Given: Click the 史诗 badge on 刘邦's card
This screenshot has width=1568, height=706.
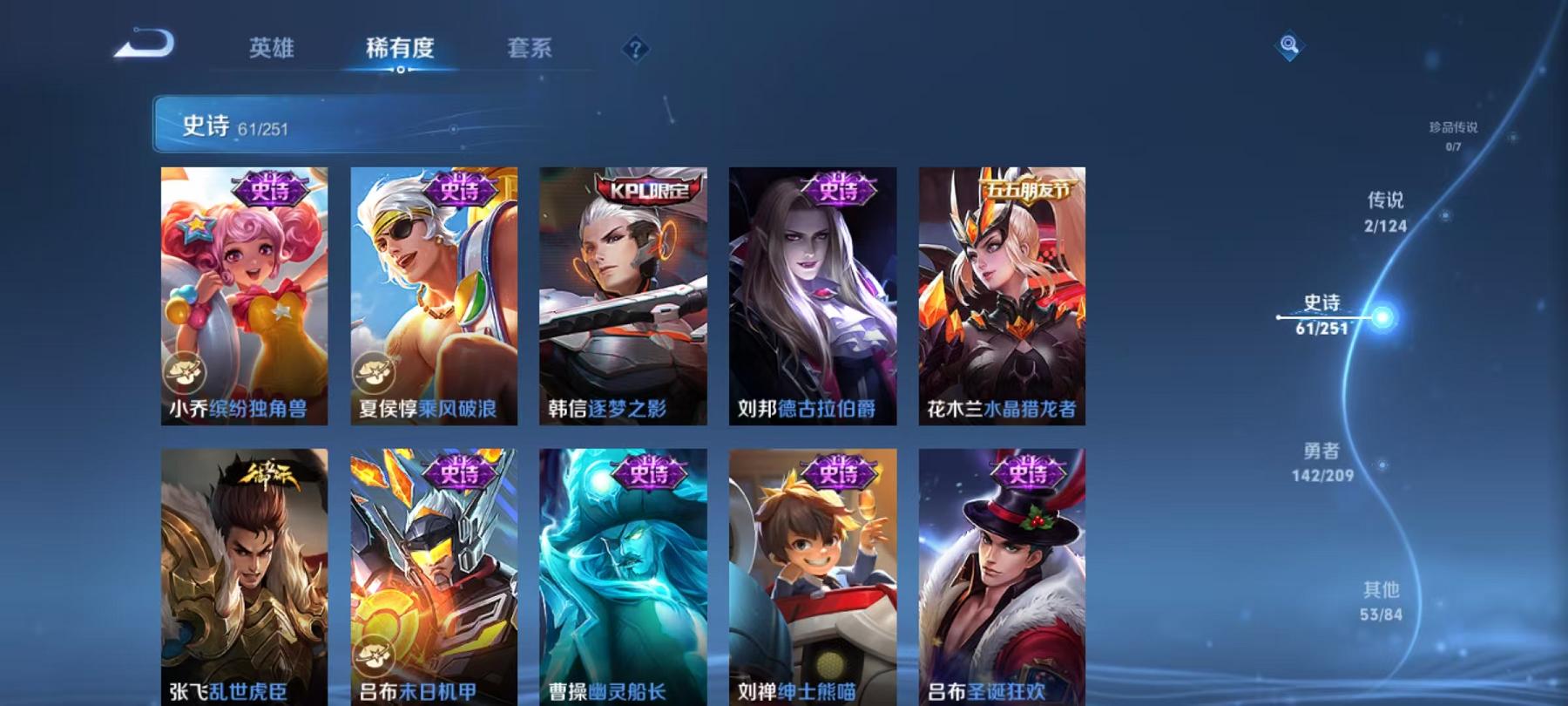Looking at the screenshot, I should (x=839, y=190).
